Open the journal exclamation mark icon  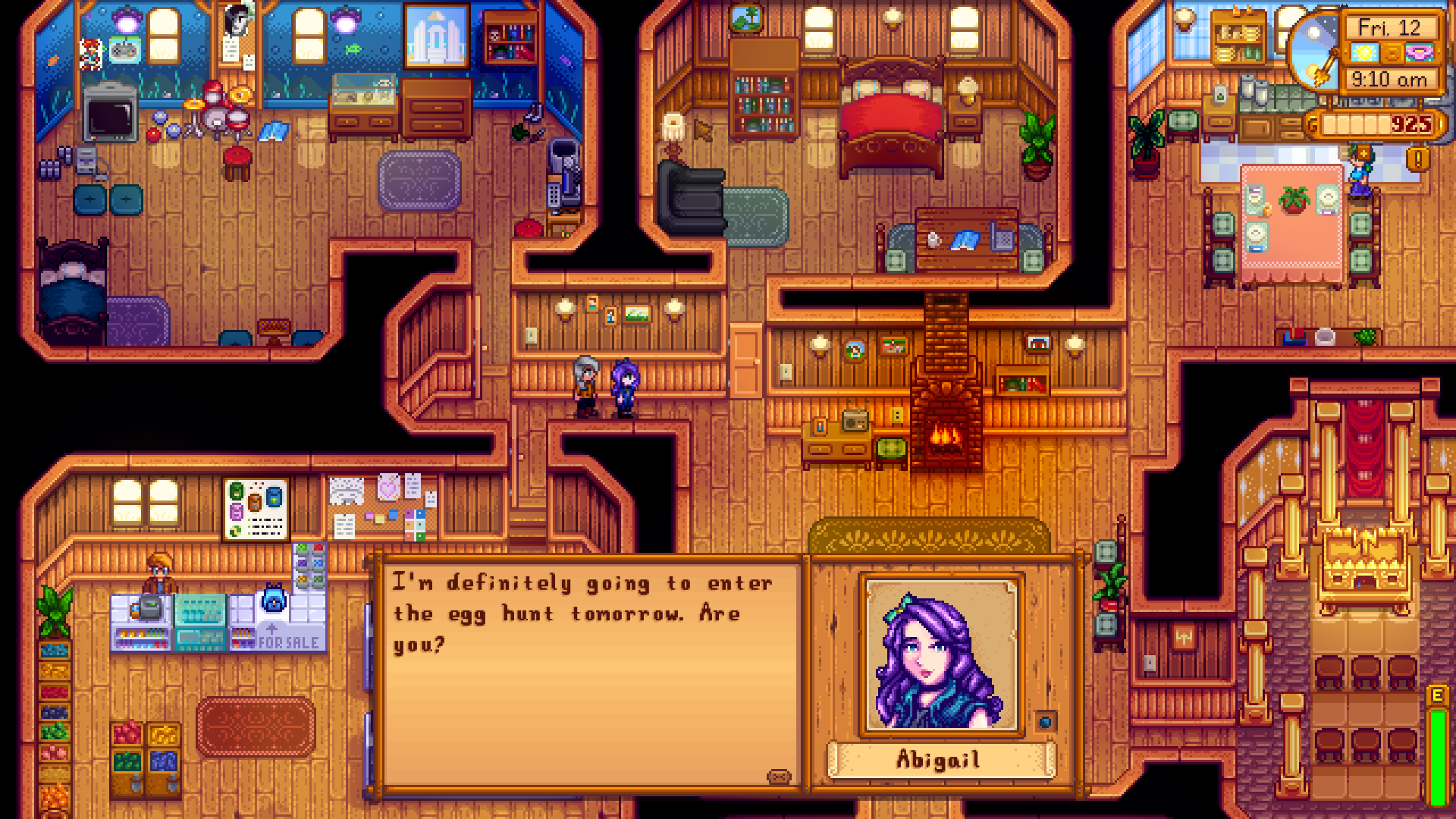point(1419,159)
